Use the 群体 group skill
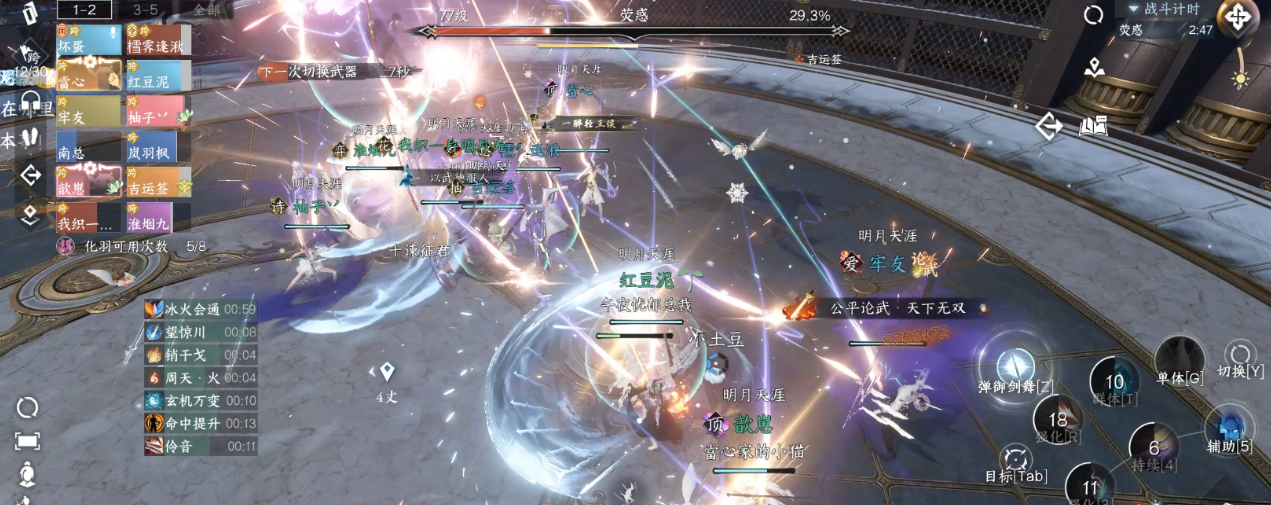This screenshot has width=1271, height=505. pos(1114,384)
